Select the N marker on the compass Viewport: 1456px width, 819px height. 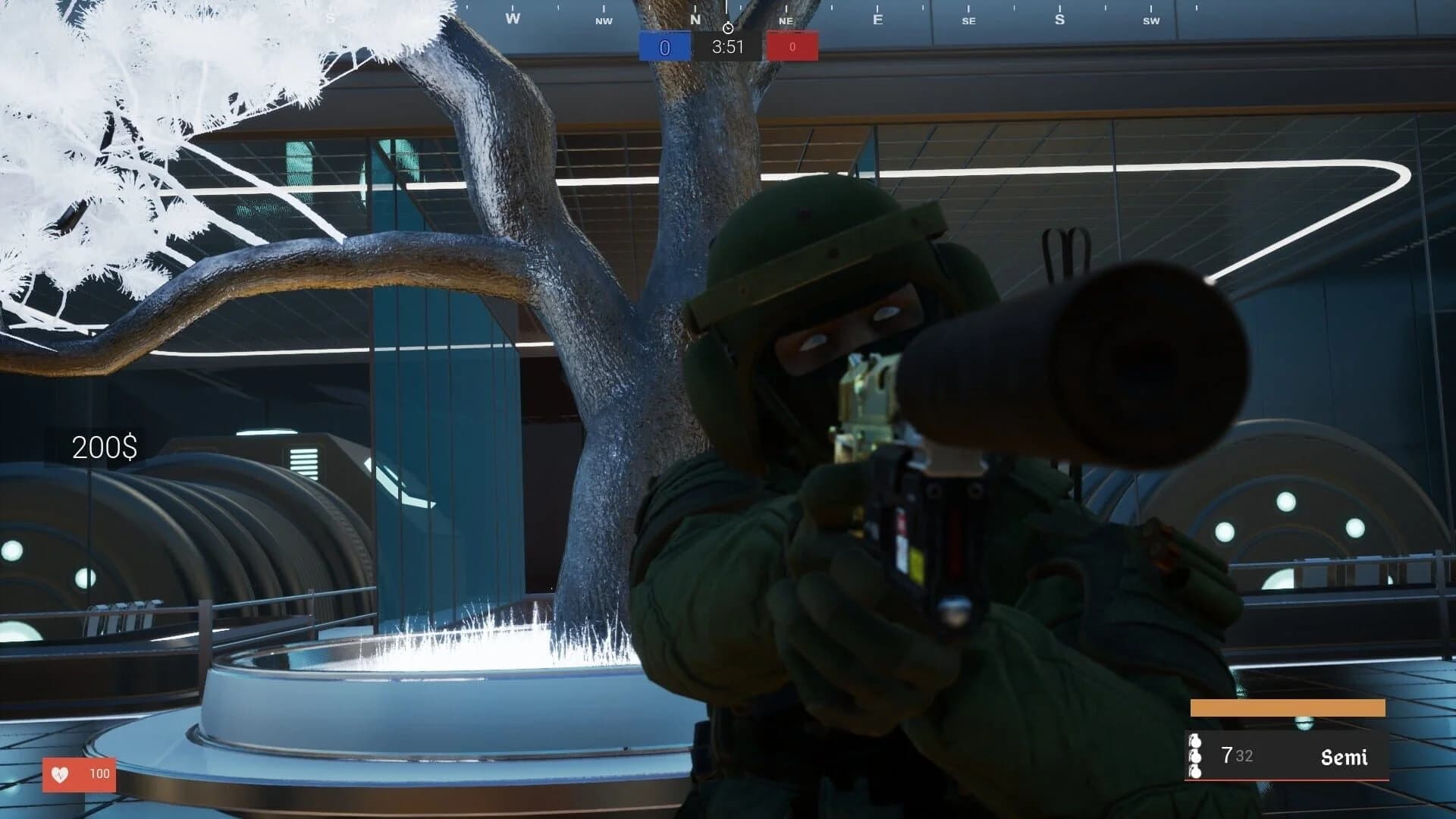[695, 20]
